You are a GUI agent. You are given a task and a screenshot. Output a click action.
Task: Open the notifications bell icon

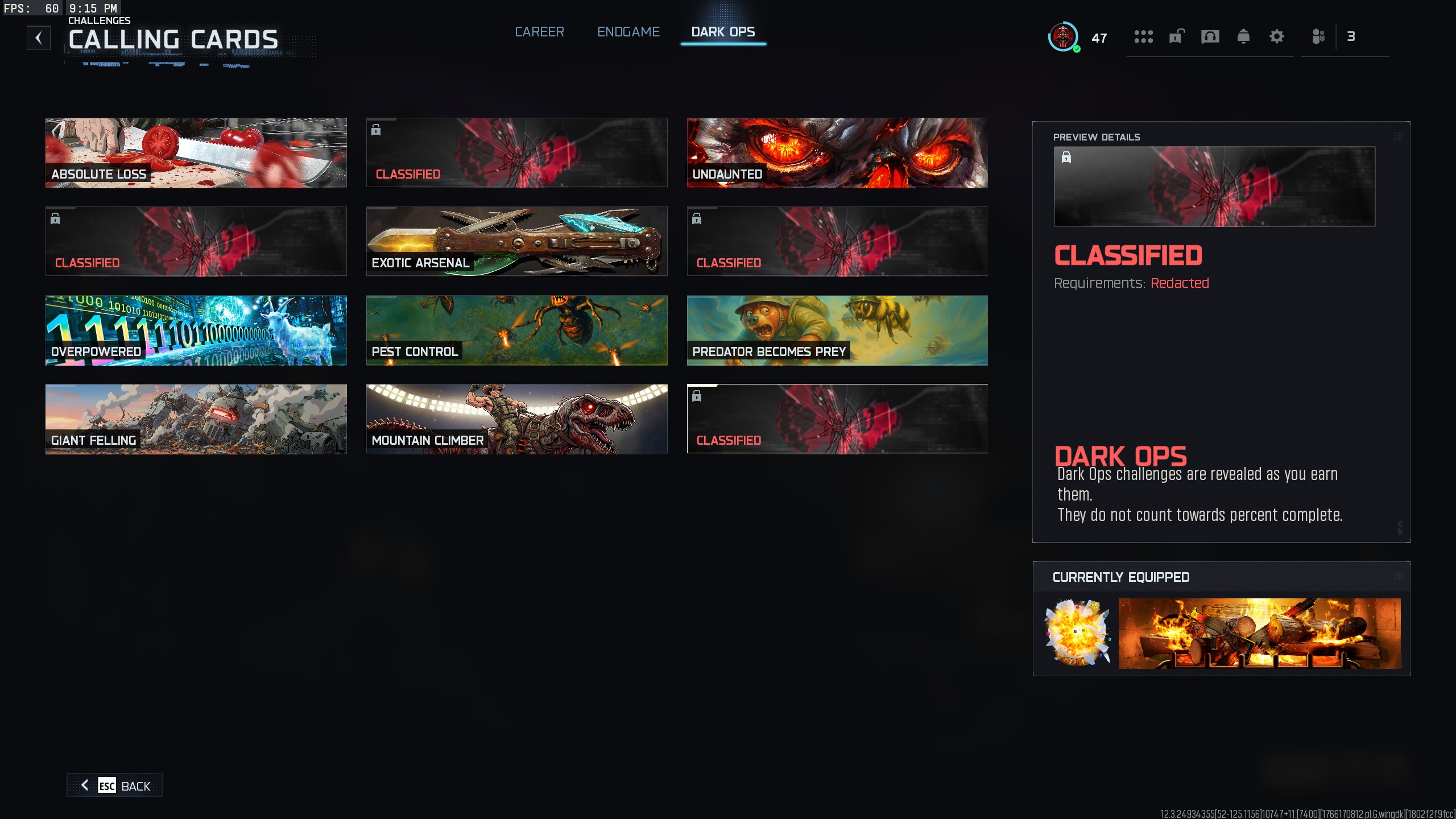pos(1243,36)
